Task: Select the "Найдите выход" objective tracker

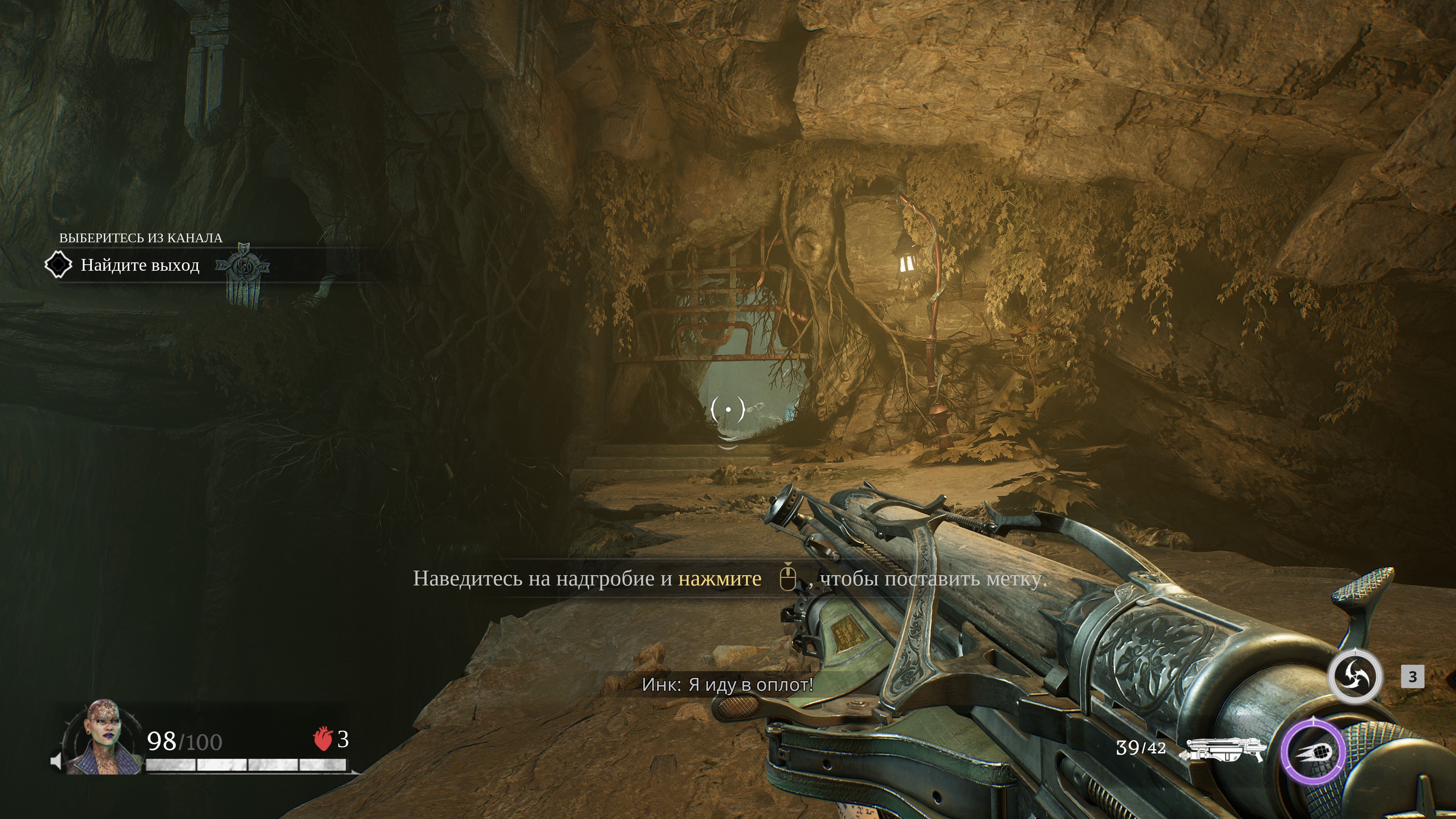Action: [140, 265]
